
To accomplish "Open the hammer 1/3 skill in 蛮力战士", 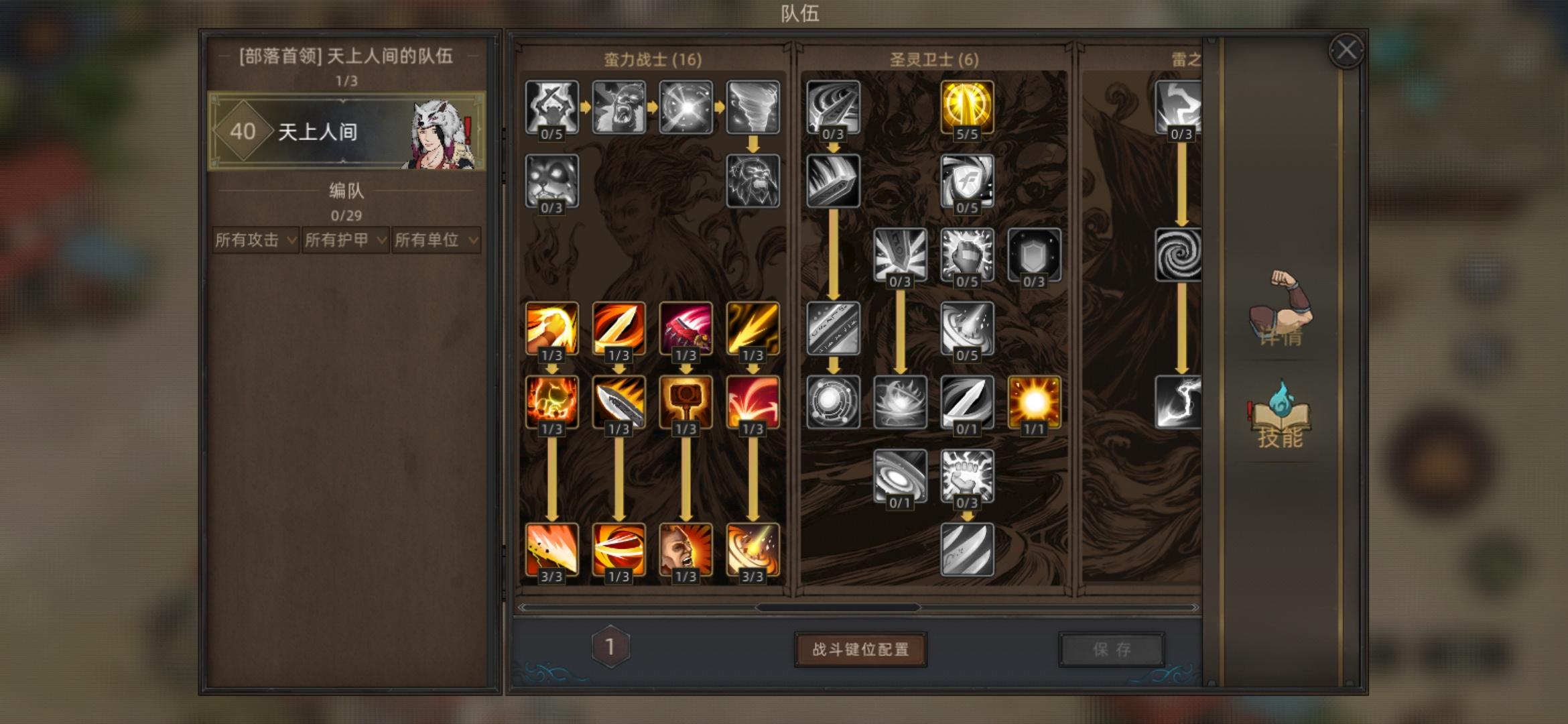I will (x=687, y=402).
